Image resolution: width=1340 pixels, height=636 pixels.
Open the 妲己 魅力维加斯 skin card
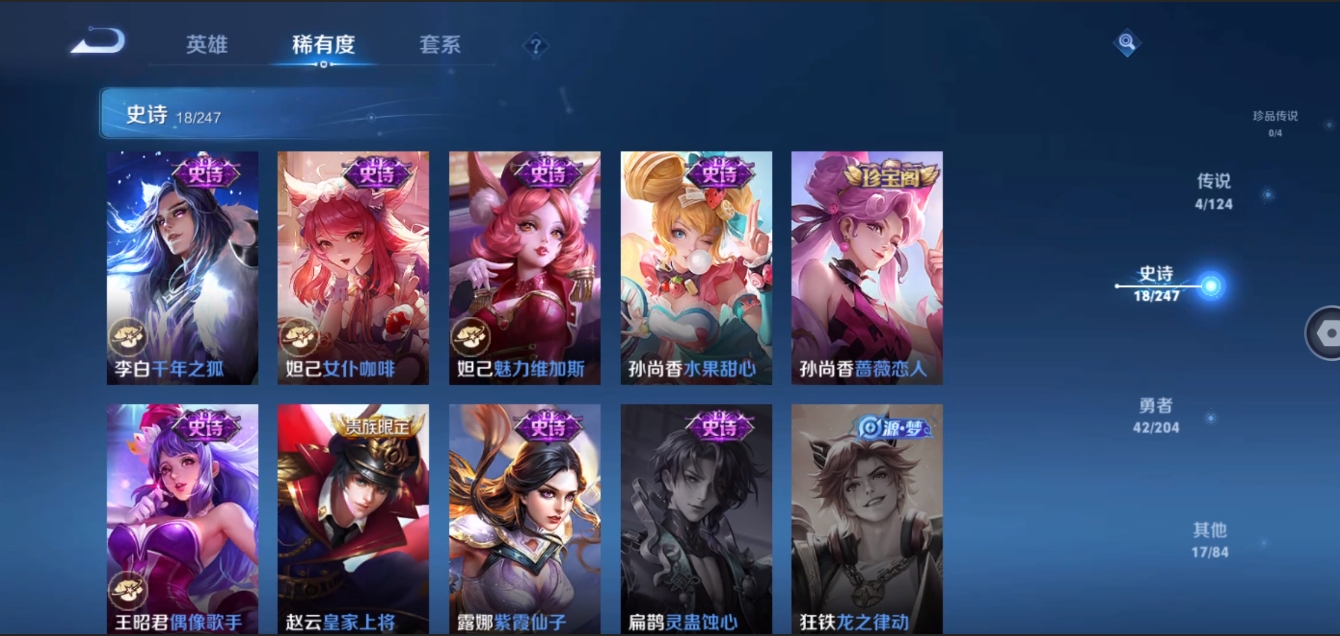[x=525, y=268]
